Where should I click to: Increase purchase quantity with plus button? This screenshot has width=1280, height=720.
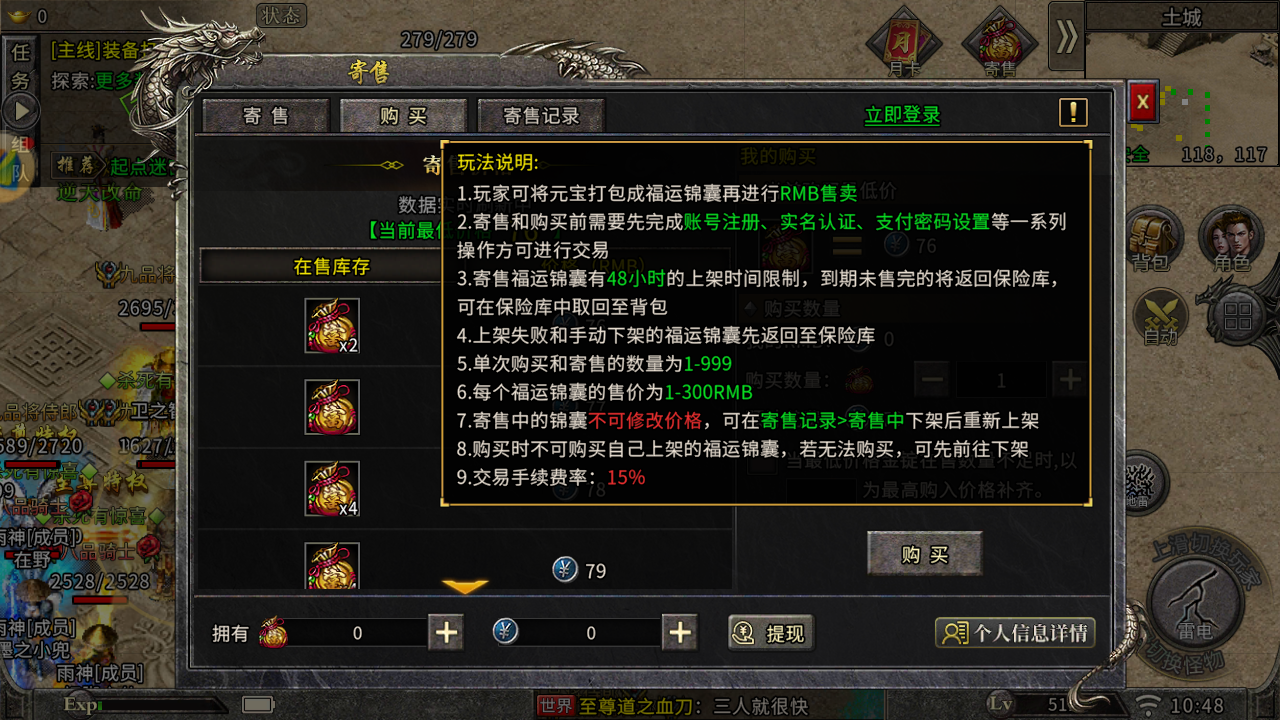pyautogui.click(x=1069, y=380)
